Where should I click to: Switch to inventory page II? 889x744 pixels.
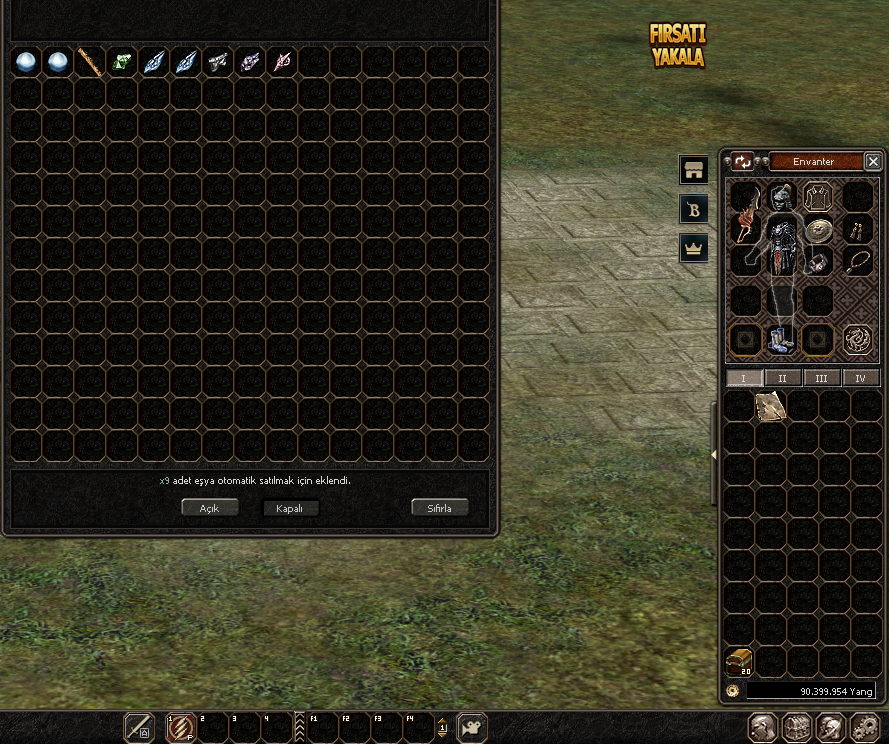click(783, 378)
